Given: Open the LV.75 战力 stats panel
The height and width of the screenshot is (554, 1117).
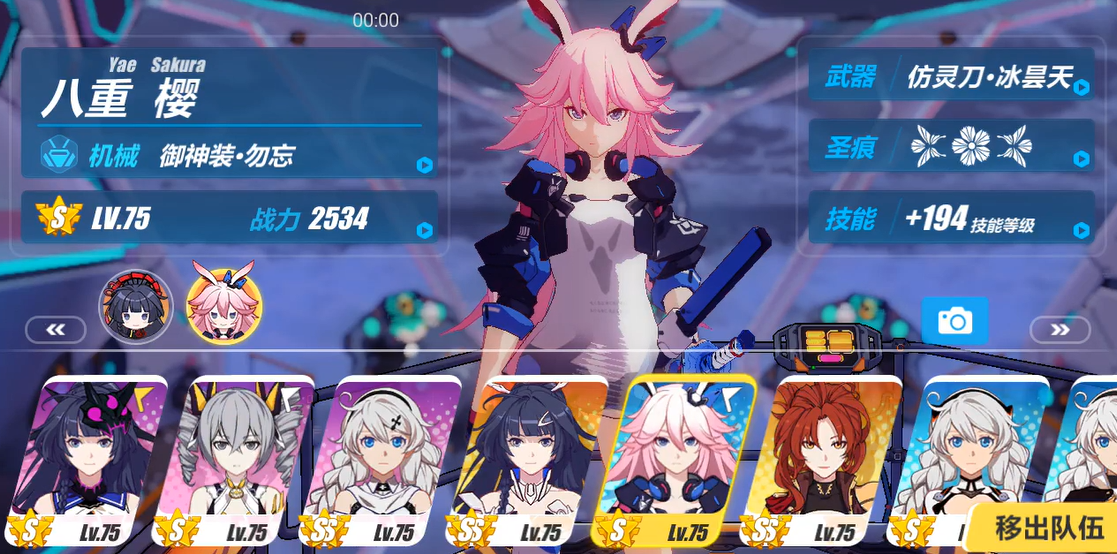Looking at the screenshot, I should [230, 218].
